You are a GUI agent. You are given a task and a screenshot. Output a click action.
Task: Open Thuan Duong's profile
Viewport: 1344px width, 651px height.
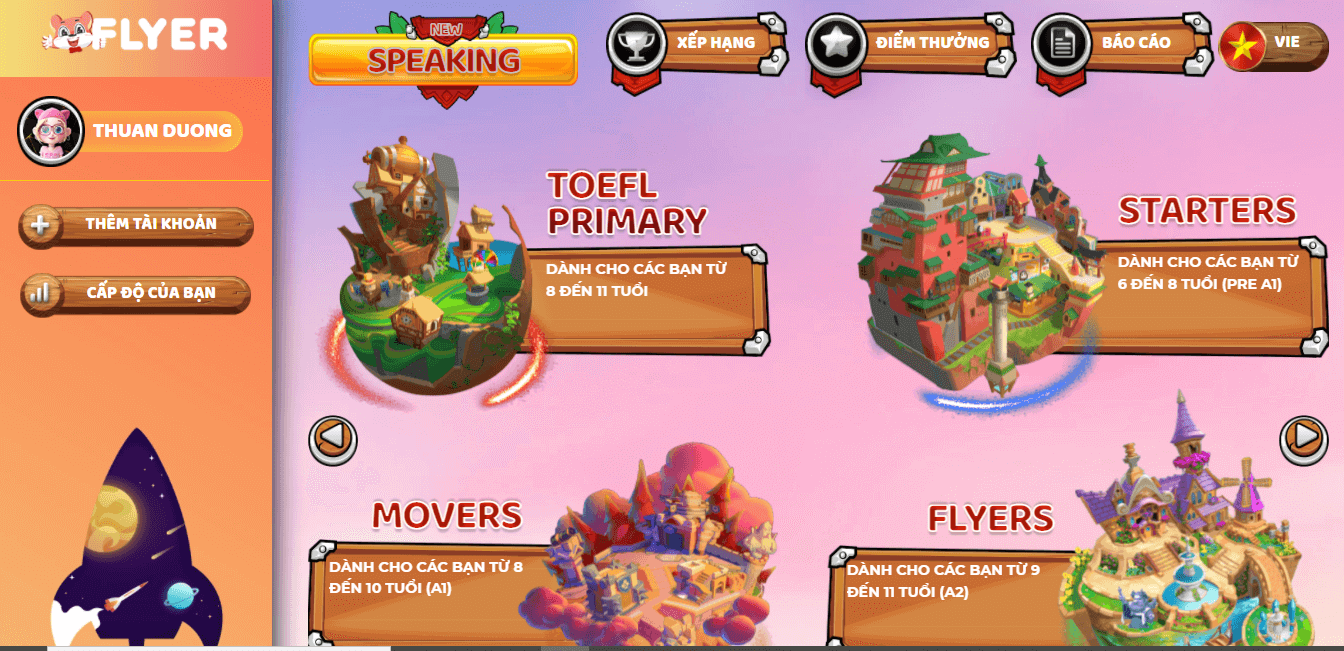132,131
